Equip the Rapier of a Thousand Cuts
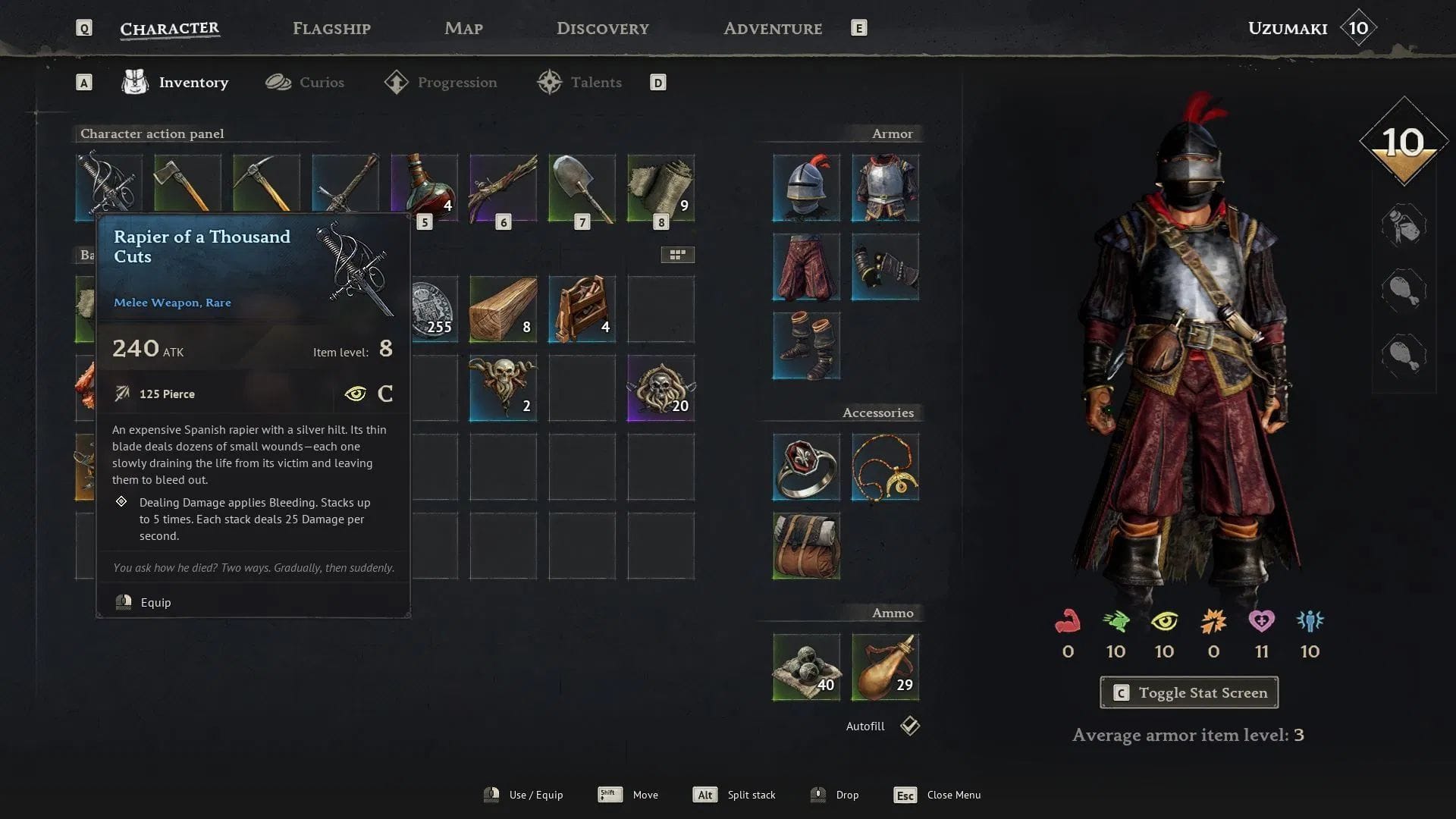Viewport: 1456px width, 819px height. [156, 601]
